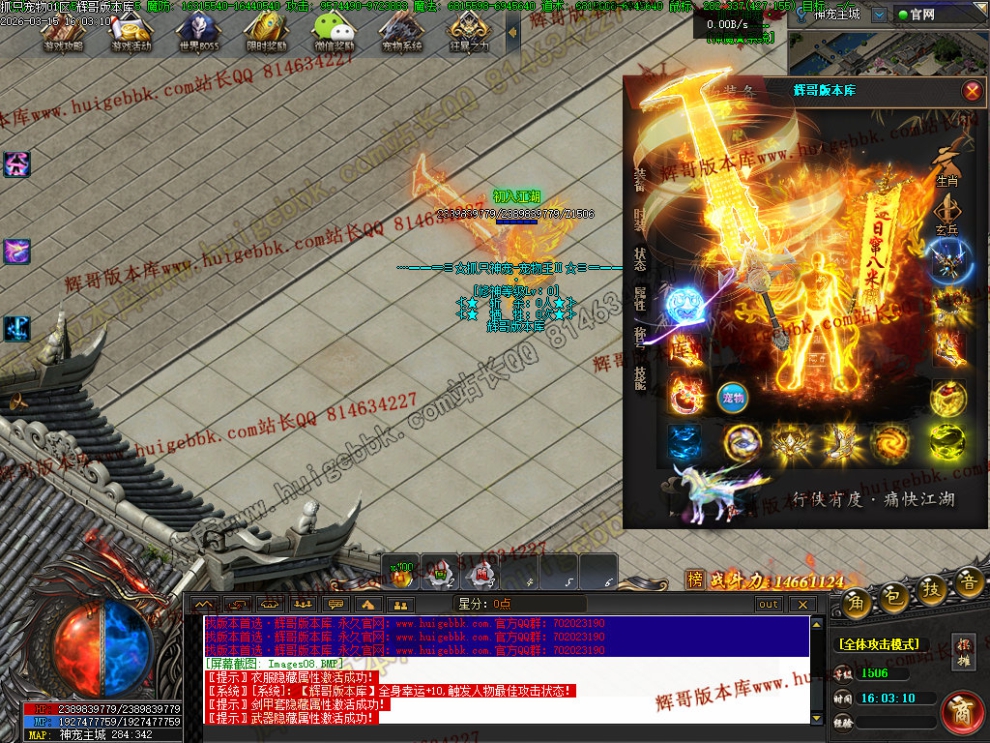Click the 榜 ranking button

pyautogui.click(x=695, y=579)
